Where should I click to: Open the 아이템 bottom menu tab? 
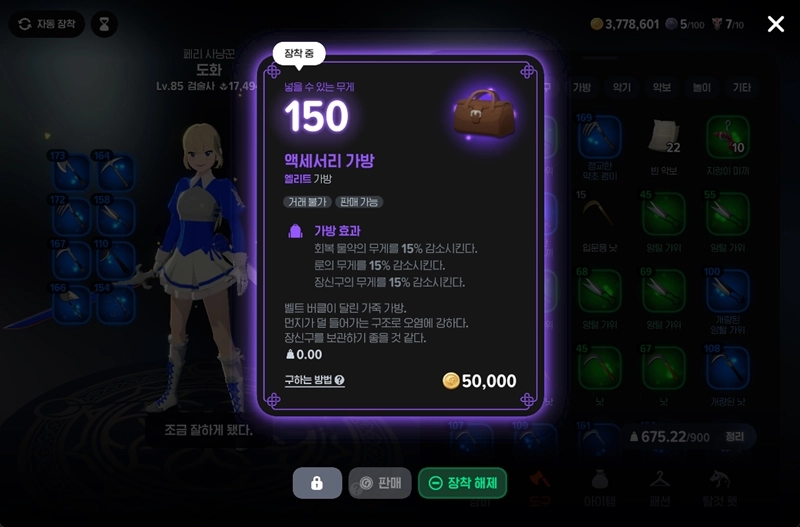599,486
